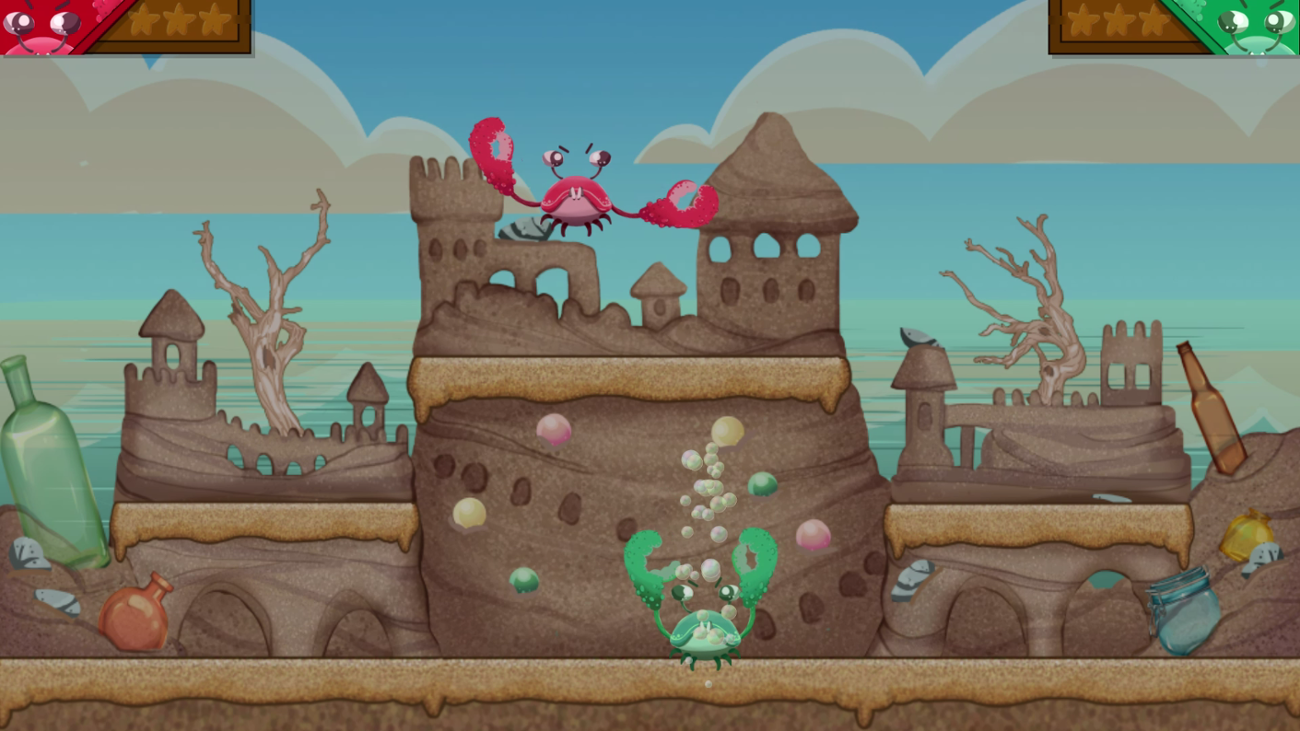1300x731 pixels.
Task: Click the green glass bottle on the left edge
Action: pyautogui.click(x=30, y=450)
